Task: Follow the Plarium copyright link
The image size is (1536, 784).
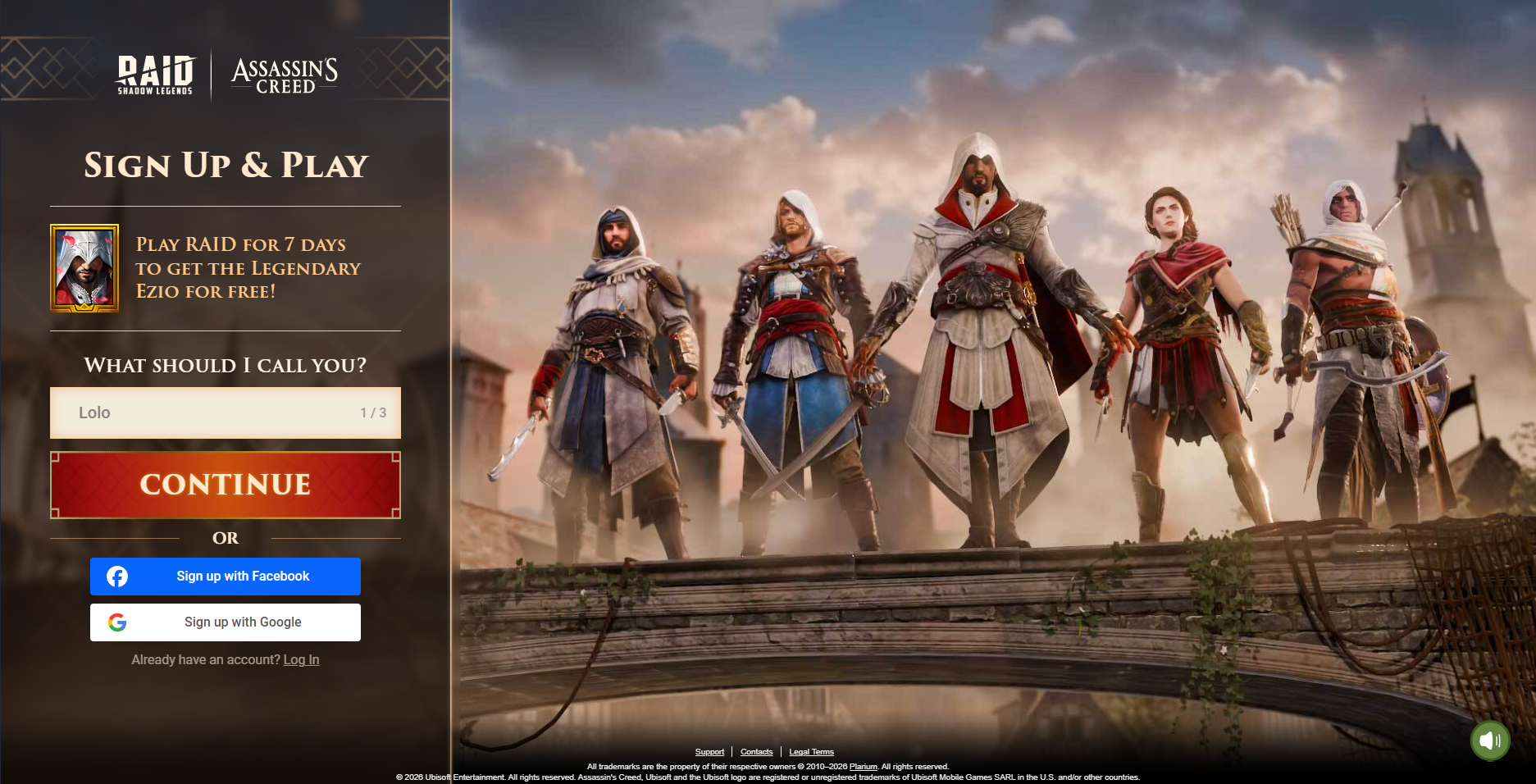Action: (863, 767)
